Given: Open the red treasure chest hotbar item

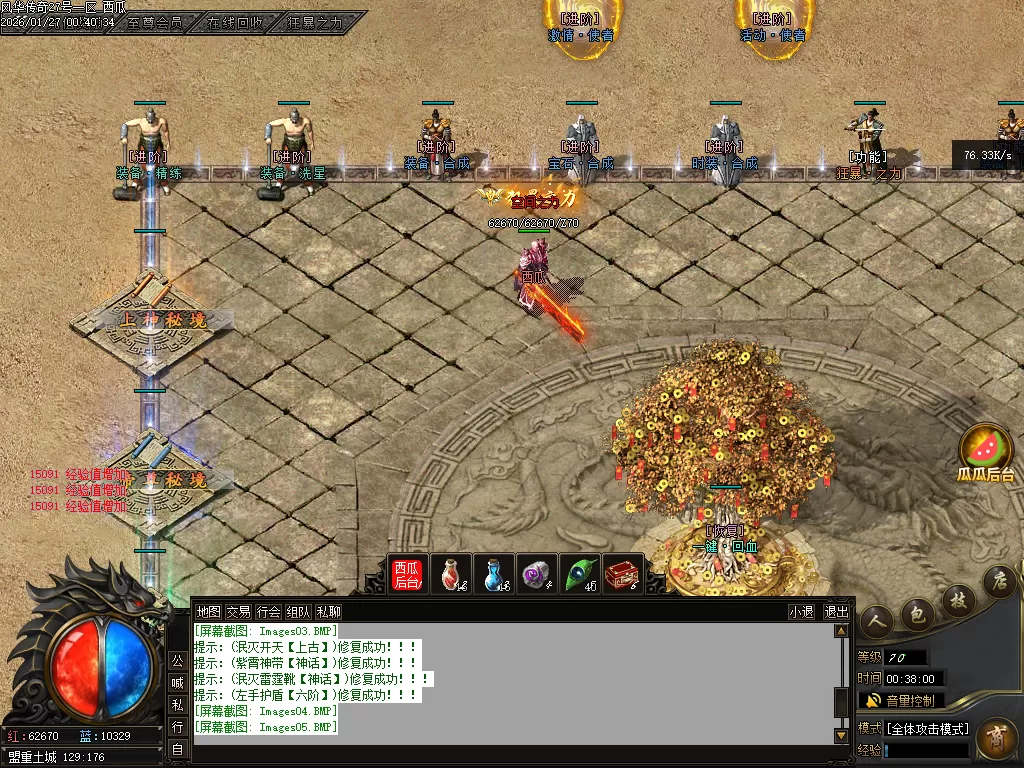Looking at the screenshot, I should point(623,576).
